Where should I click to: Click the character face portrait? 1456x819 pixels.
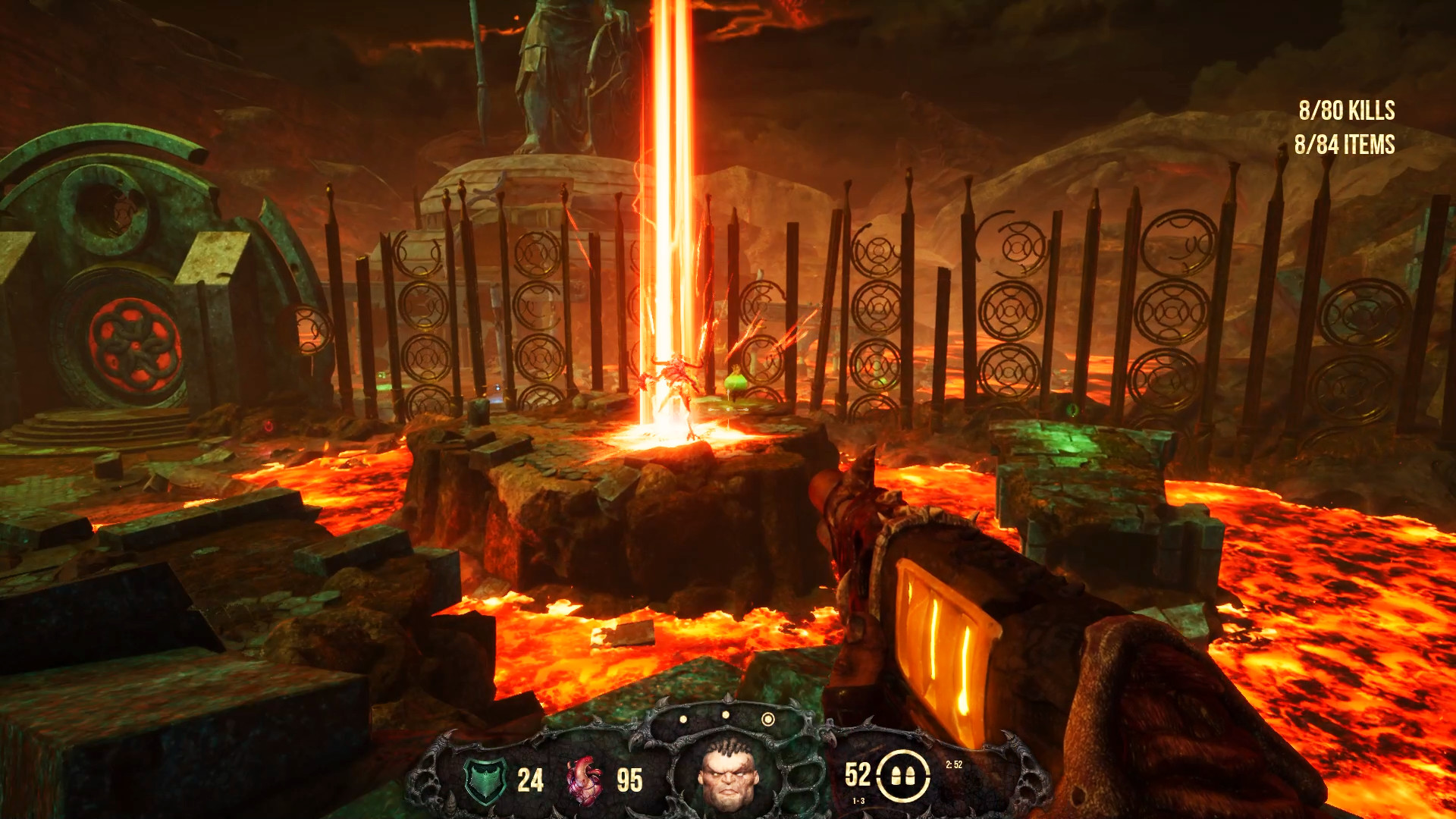[728, 775]
